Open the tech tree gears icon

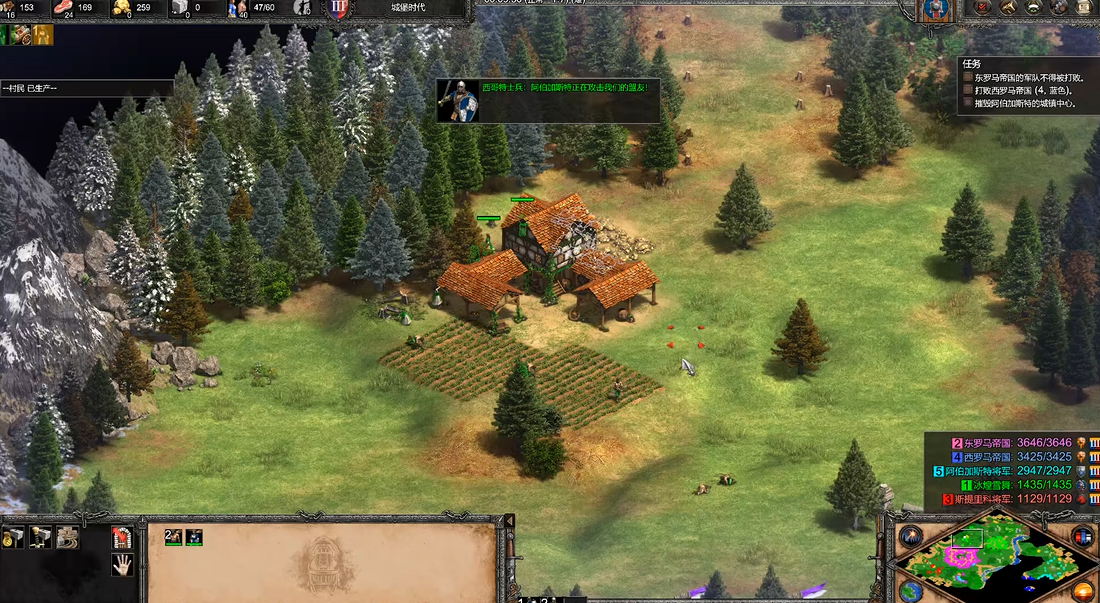coord(1057,8)
